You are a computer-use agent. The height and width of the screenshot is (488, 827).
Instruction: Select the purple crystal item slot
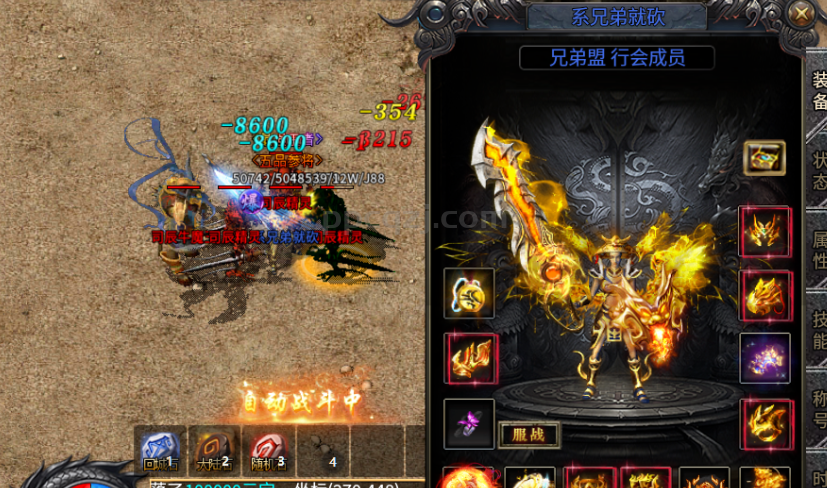pyautogui.click(x=469, y=424)
